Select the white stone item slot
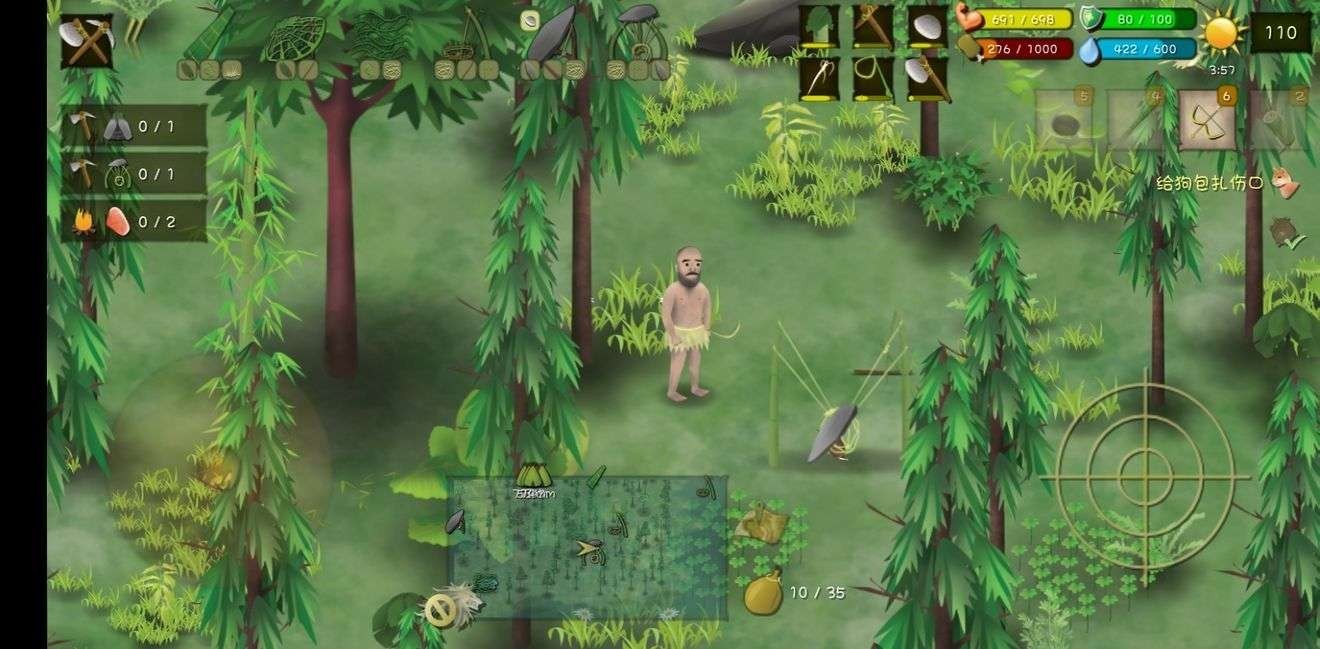1320x649 pixels. (927, 27)
